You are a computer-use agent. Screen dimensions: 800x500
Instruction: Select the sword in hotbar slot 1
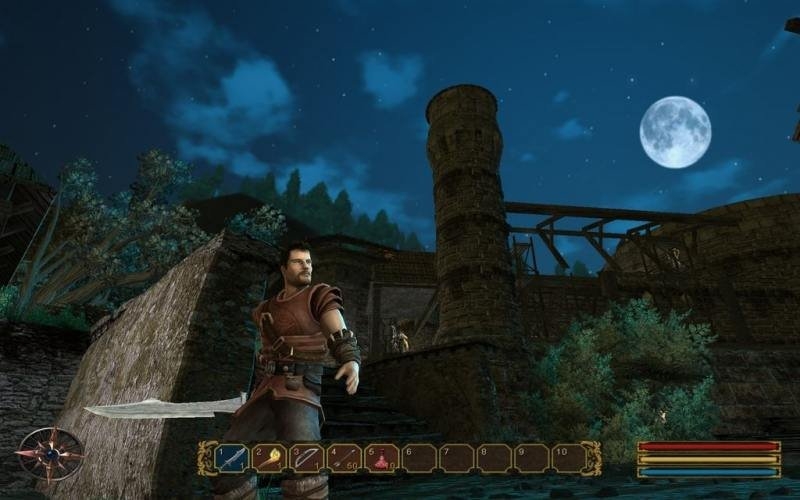232,458
